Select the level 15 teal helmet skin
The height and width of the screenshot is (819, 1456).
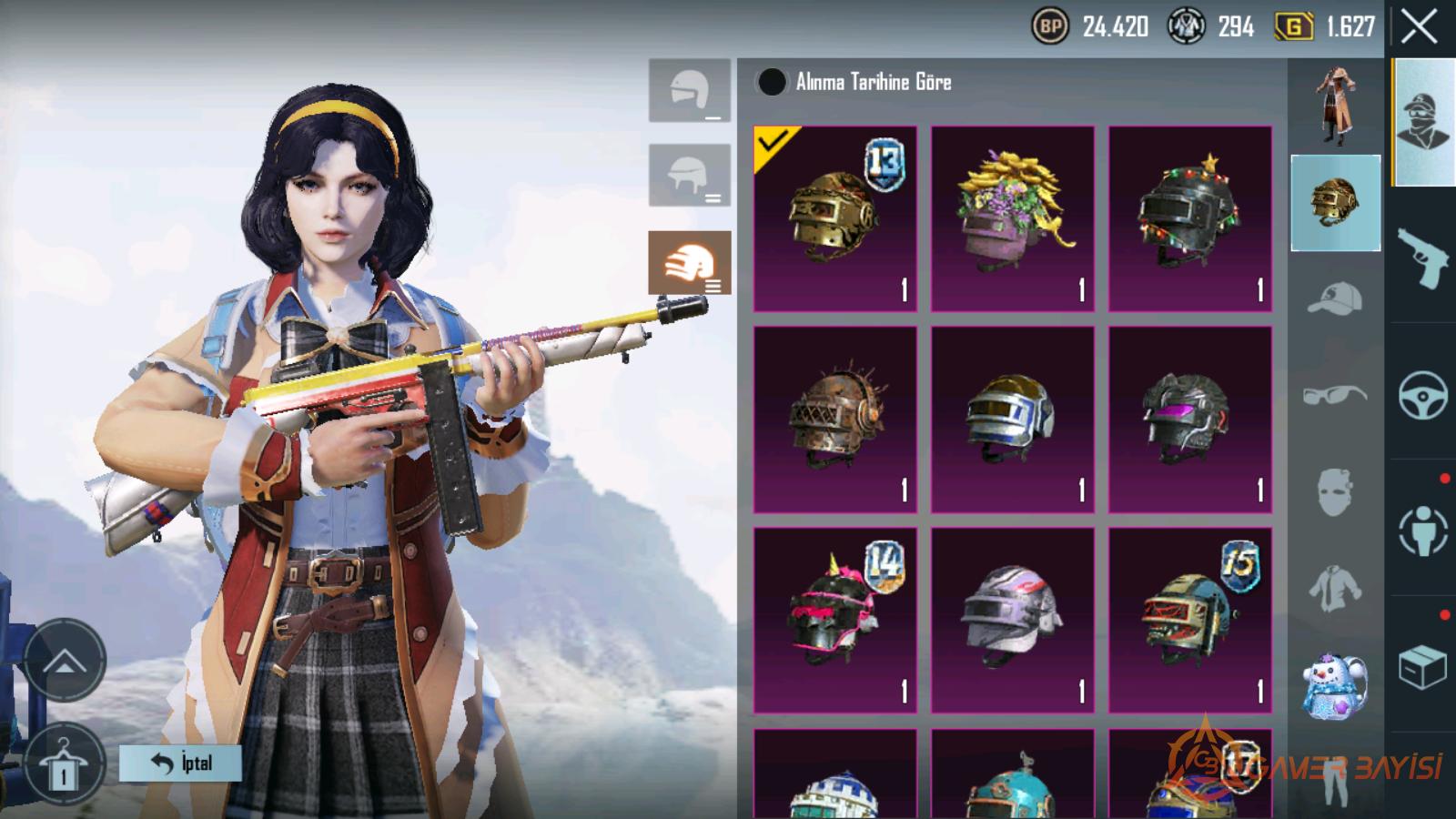tap(1189, 620)
